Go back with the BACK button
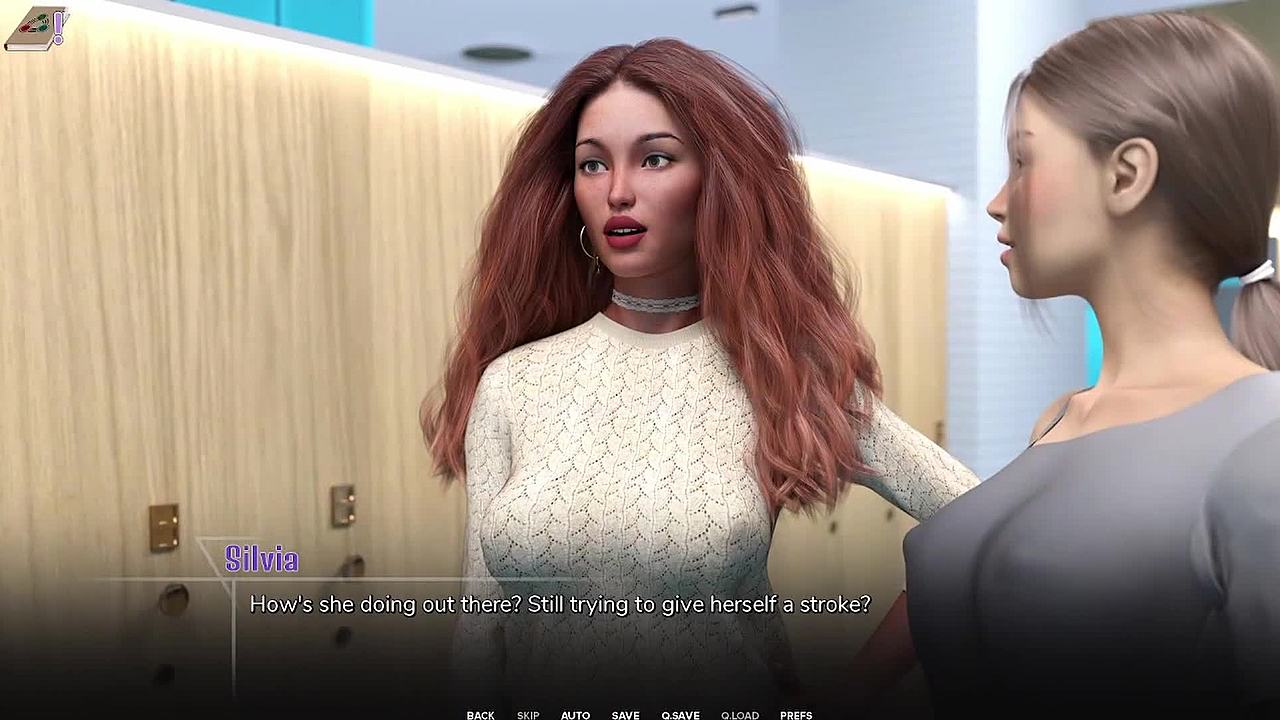The width and height of the screenshot is (1280, 720). [x=480, y=715]
